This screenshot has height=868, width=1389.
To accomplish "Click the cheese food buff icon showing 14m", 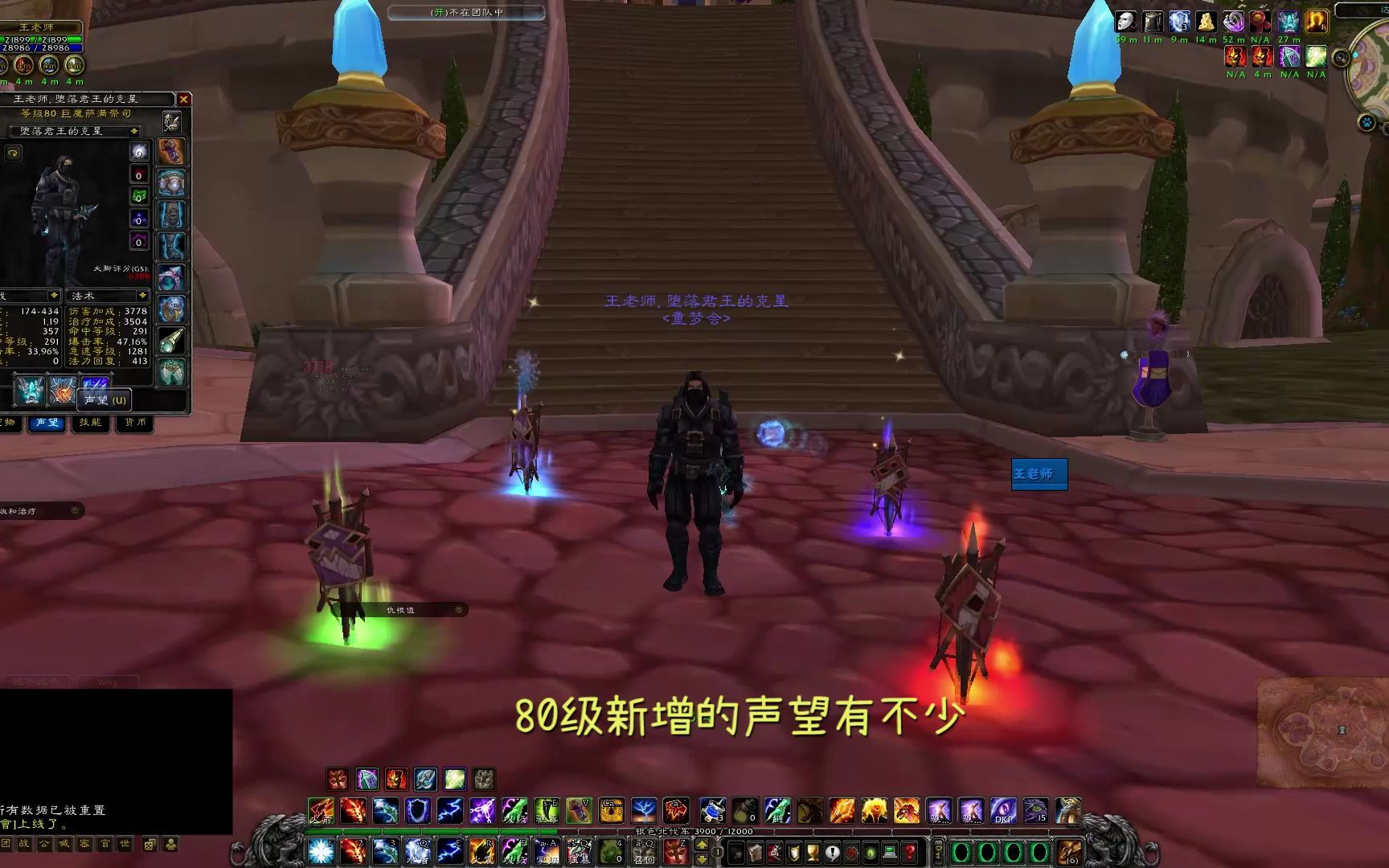I will 1205,22.
